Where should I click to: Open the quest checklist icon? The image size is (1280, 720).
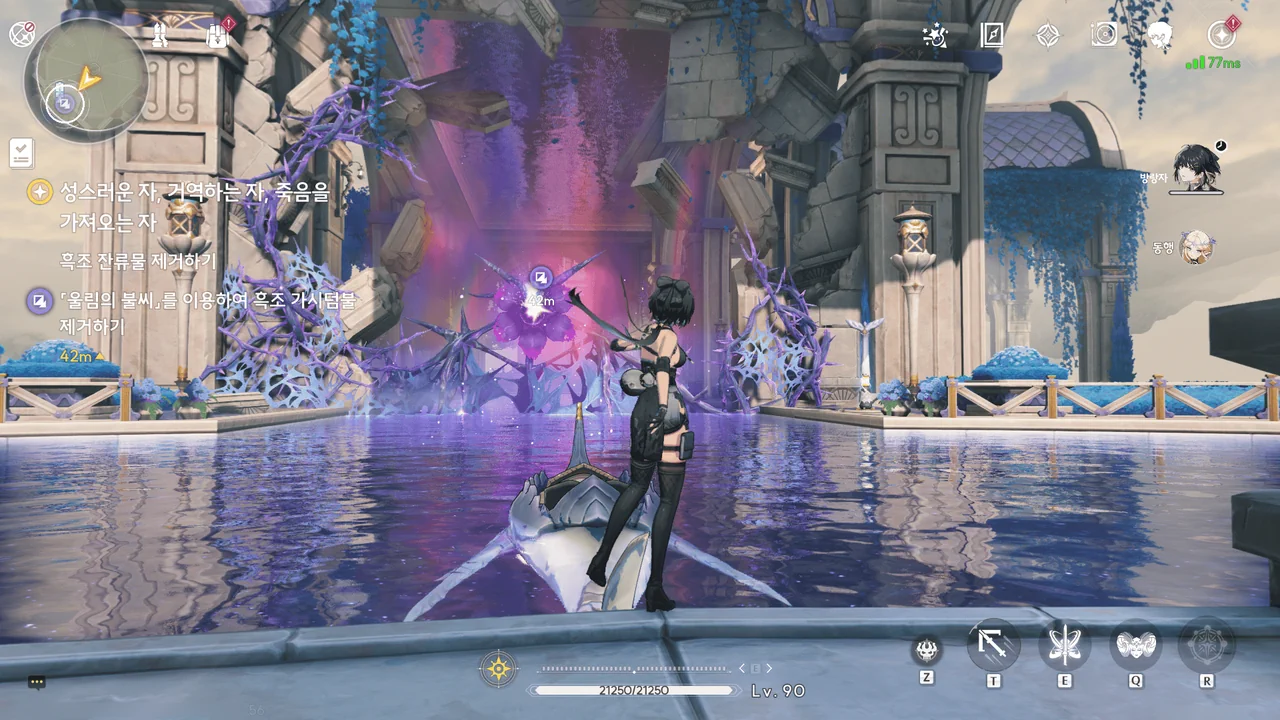click(x=21, y=153)
